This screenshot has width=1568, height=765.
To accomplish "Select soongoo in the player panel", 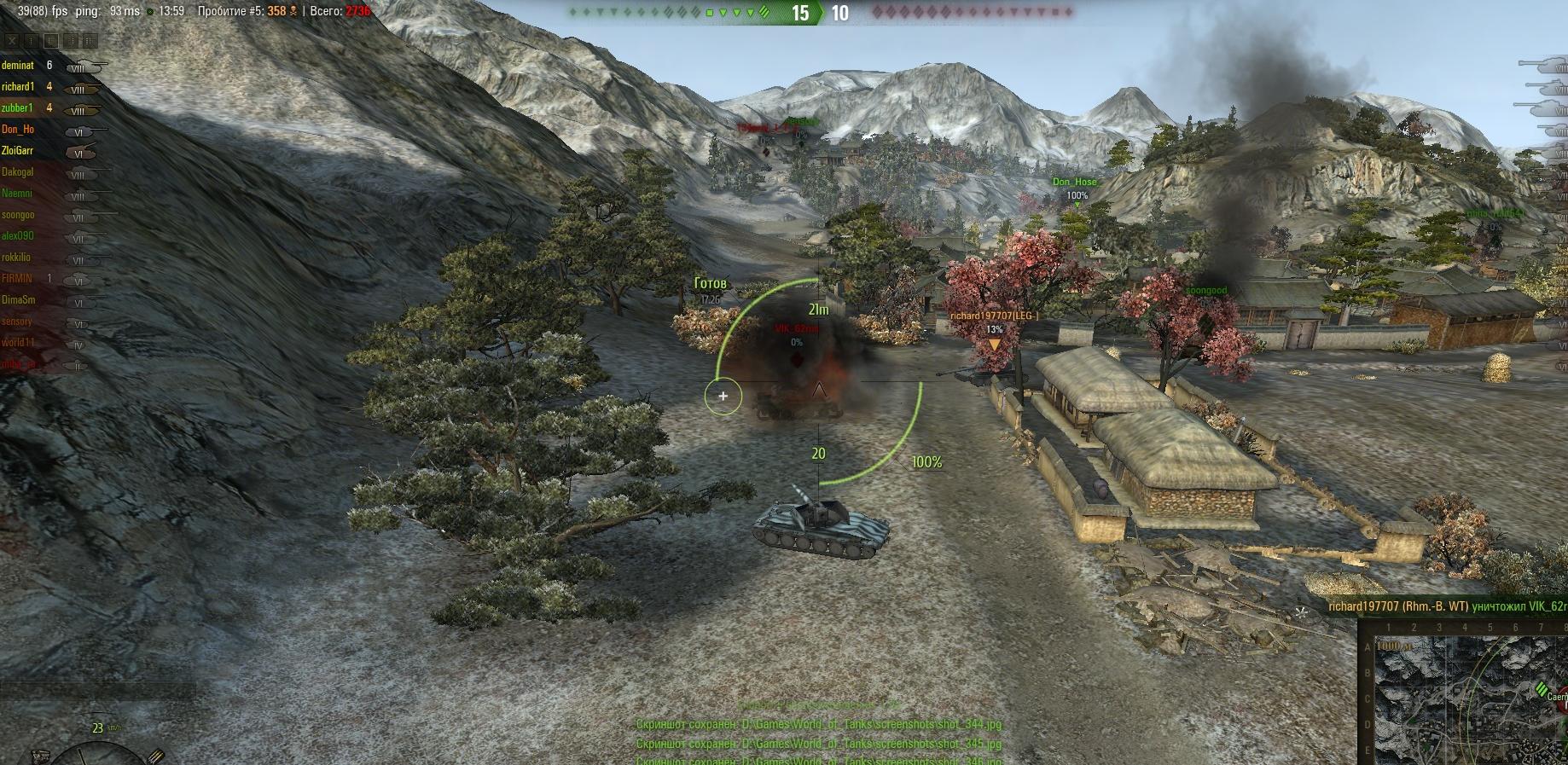I will (x=18, y=215).
